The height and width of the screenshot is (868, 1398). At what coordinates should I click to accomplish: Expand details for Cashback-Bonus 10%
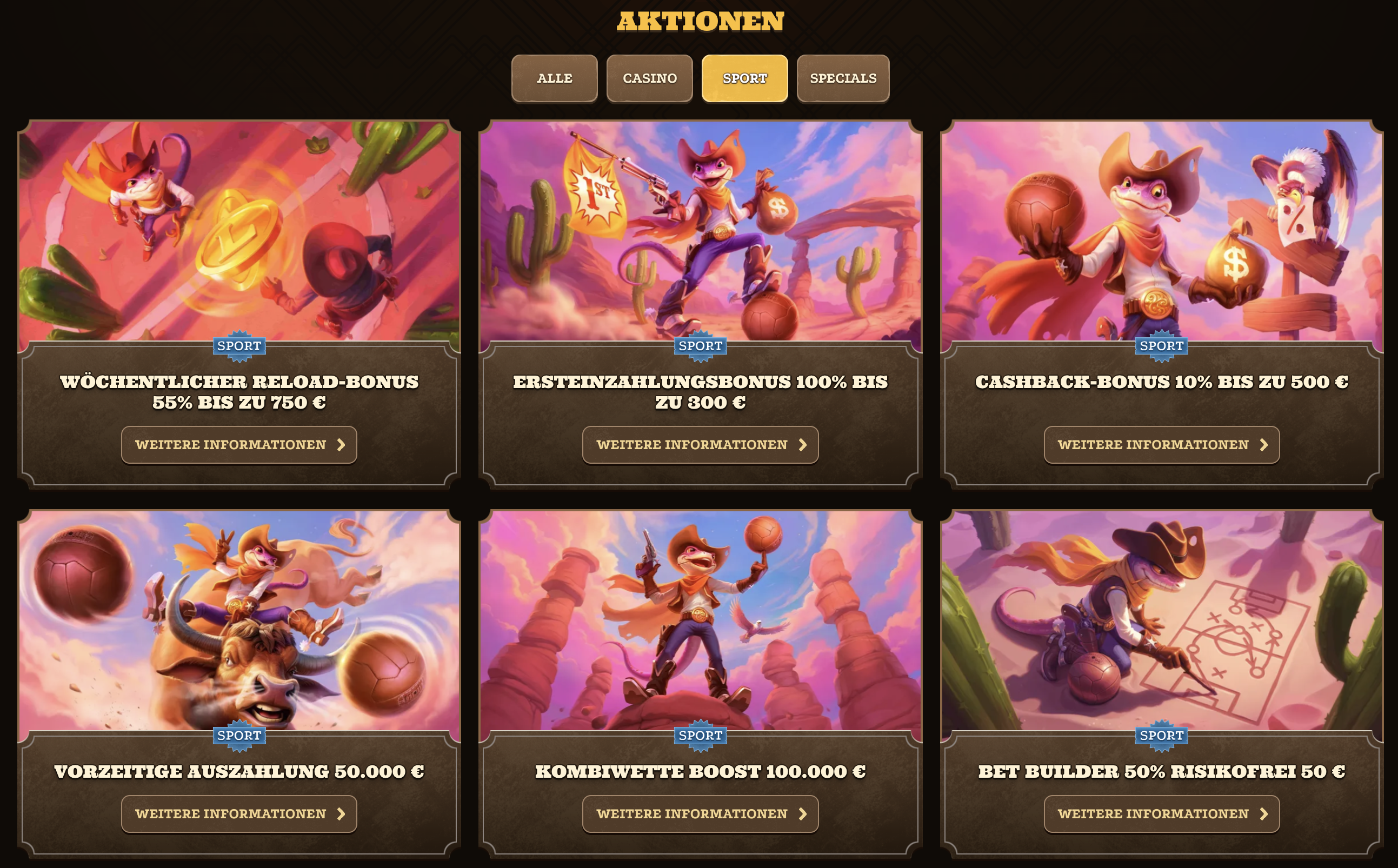pyautogui.click(x=1161, y=444)
